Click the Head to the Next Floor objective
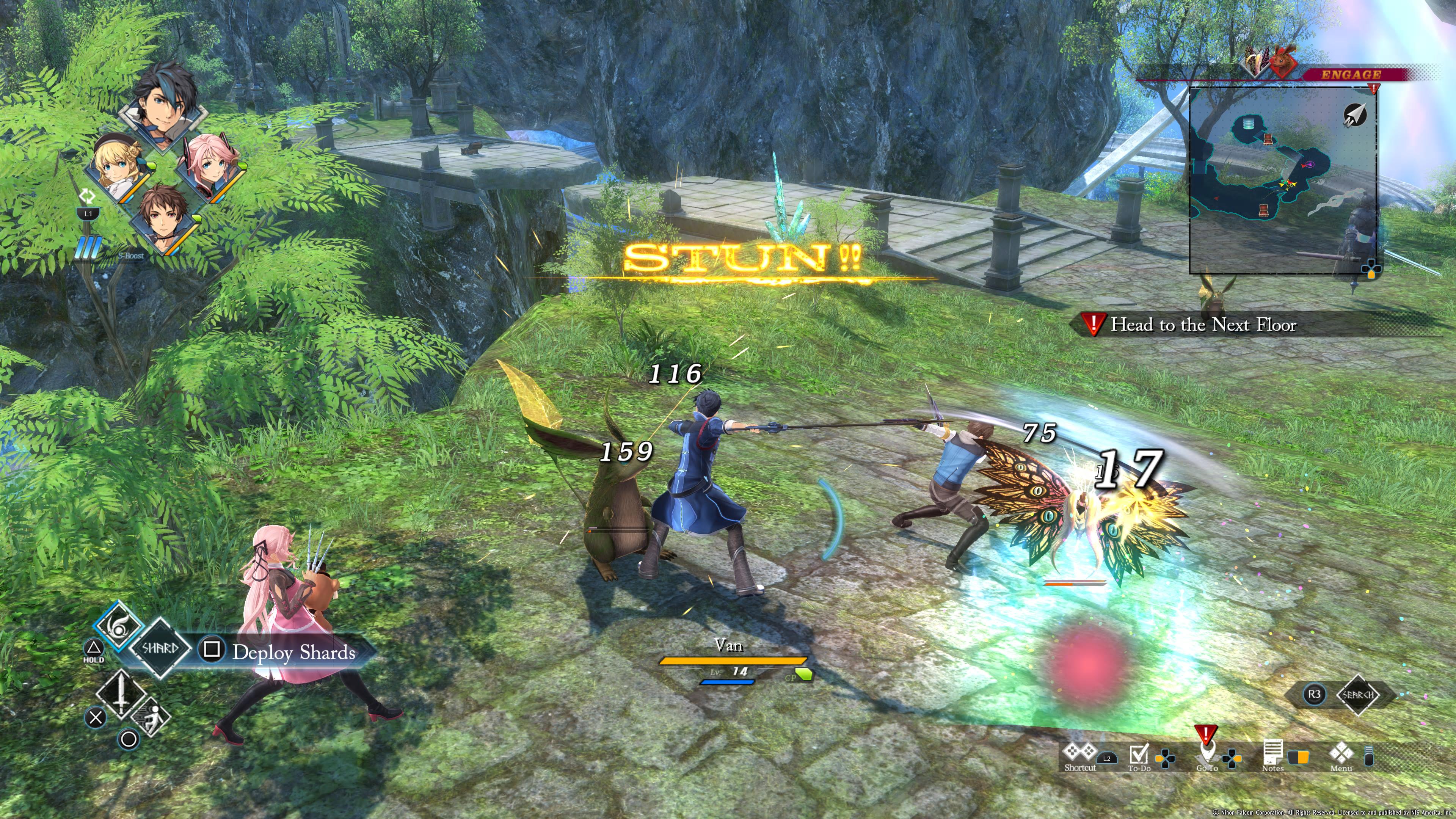This screenshot has height=819, width=1456. pyautogui.click(x=1203, y=325)
